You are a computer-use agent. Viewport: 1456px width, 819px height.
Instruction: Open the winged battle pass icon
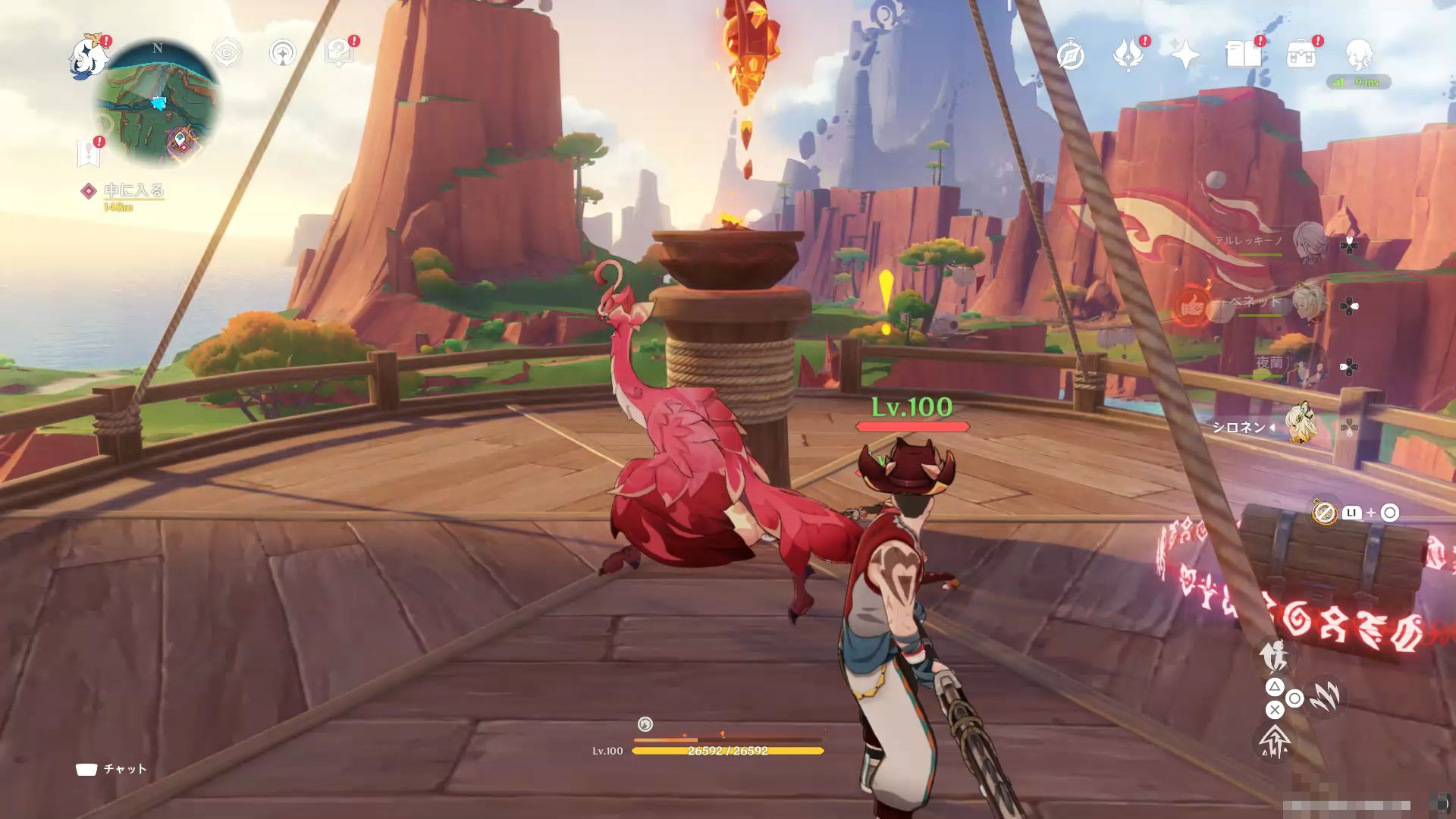1128,55
